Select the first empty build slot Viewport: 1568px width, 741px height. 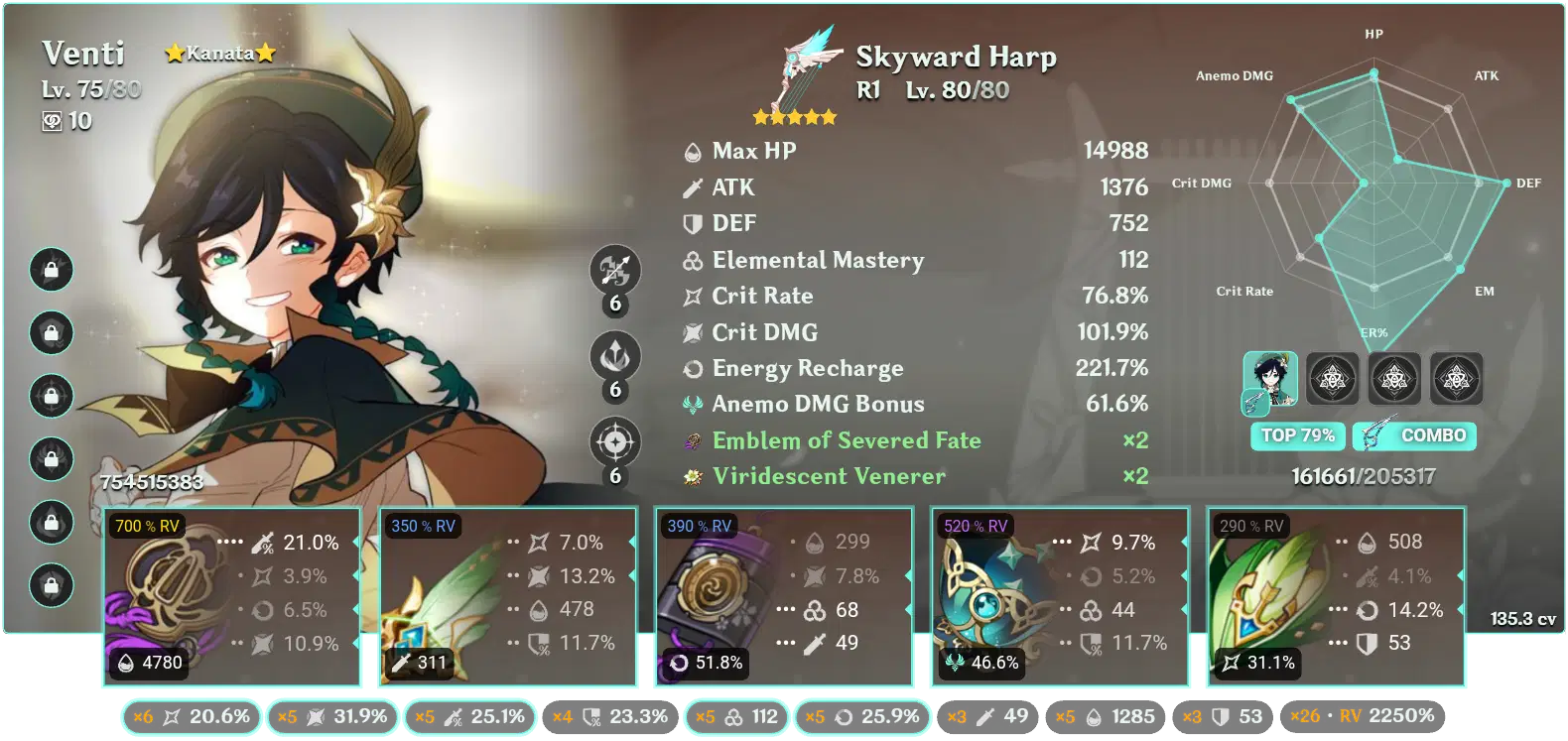(1332, 380)
